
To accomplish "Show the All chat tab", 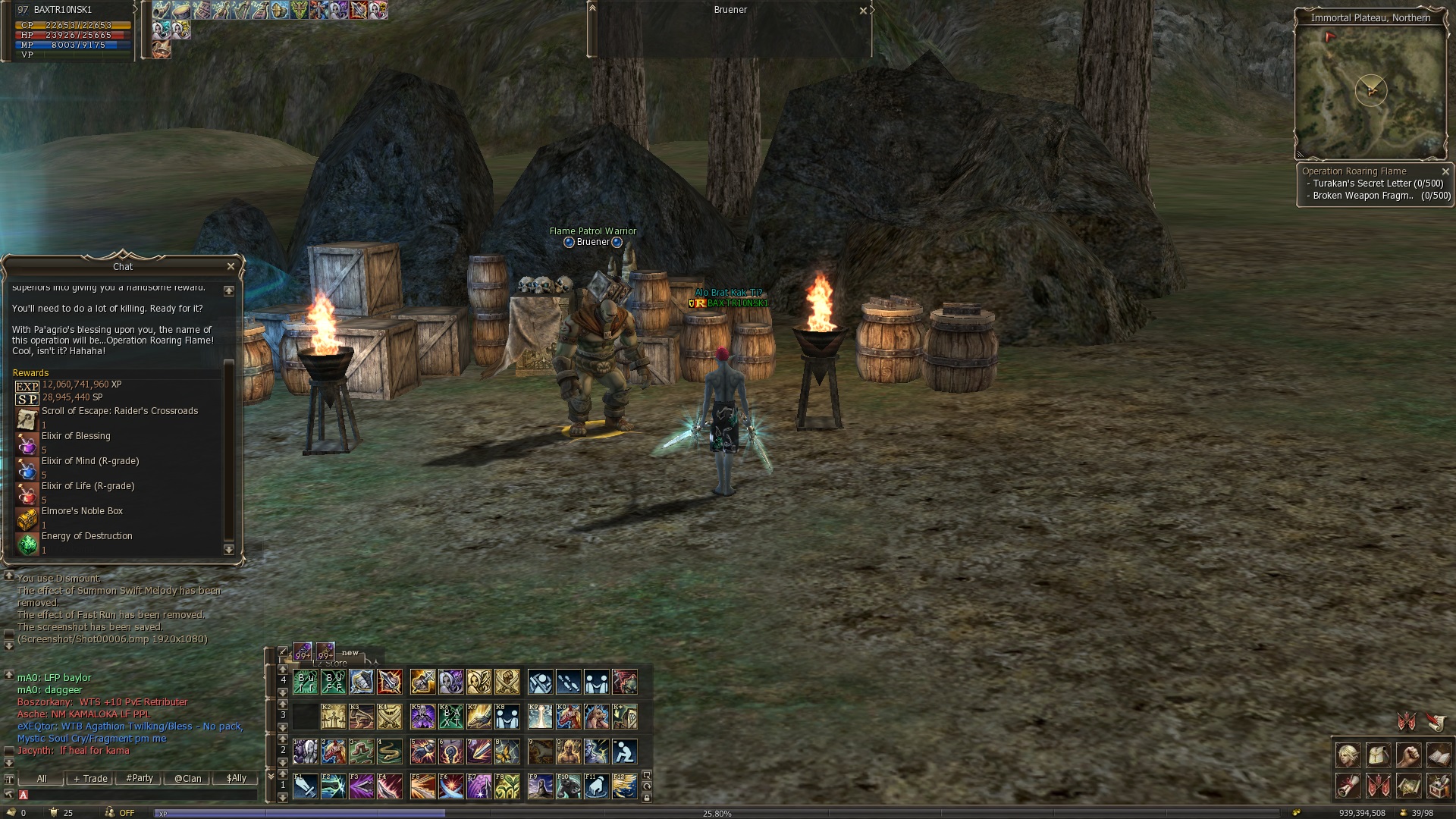I will pyautogui.click(x=42, y=779).
